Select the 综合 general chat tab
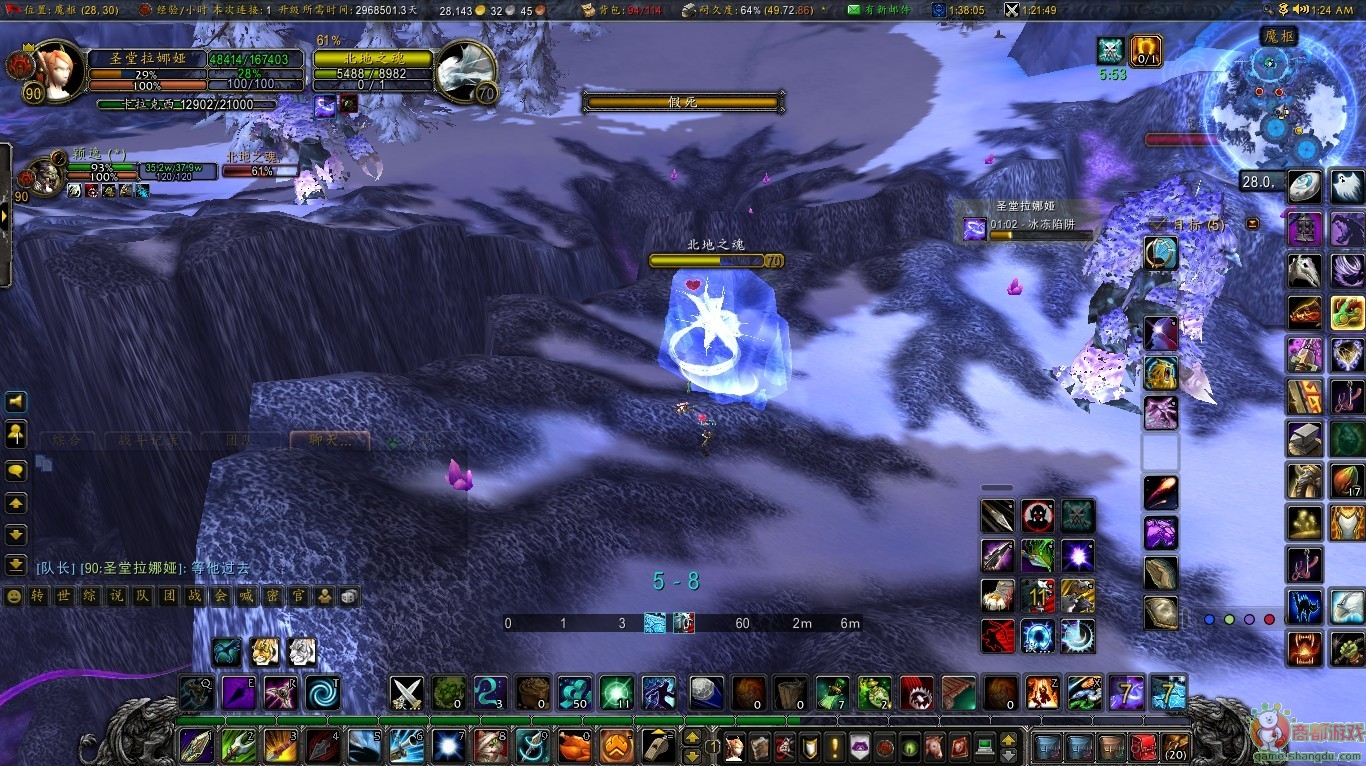 click(68, 440)
